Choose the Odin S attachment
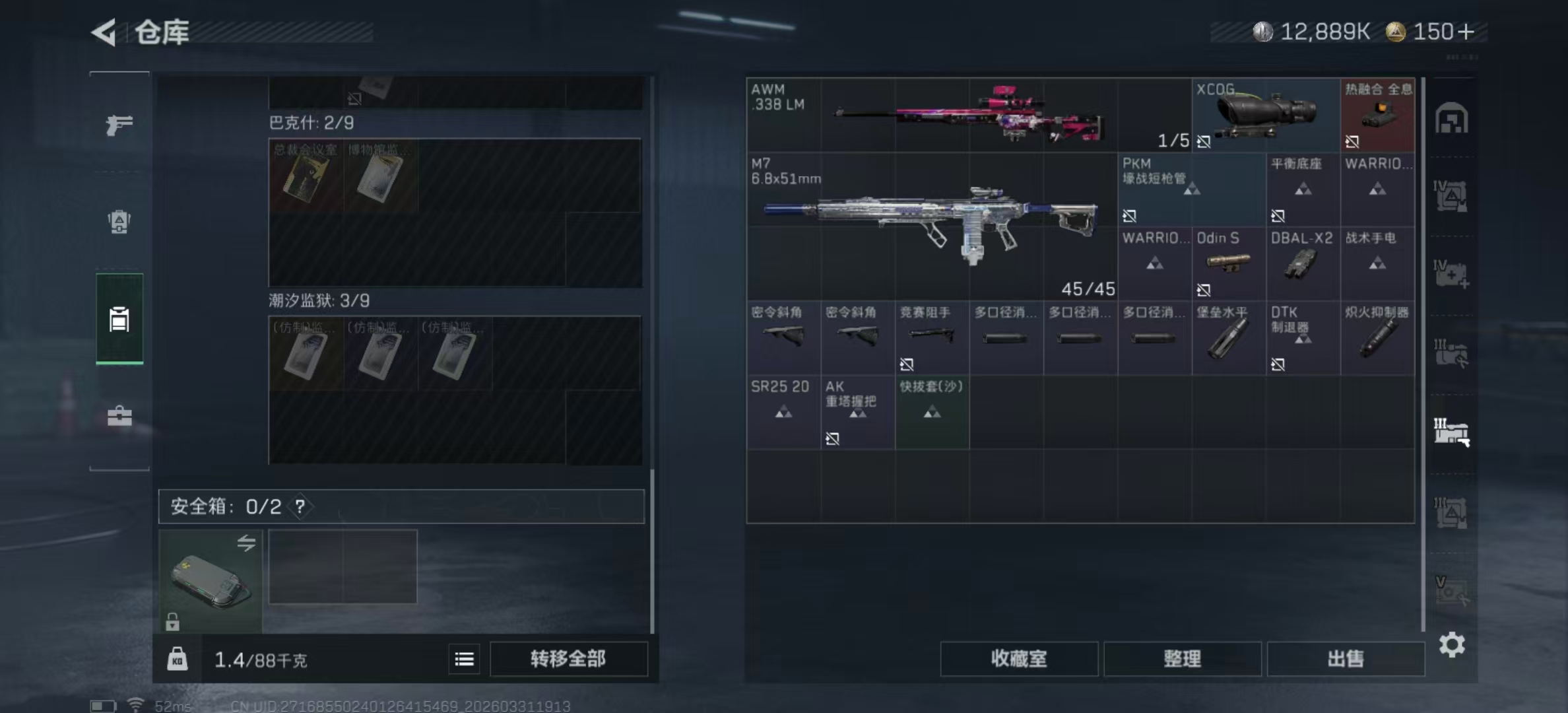This screenshot has height=713, width=1568. tap(1228, 263)
